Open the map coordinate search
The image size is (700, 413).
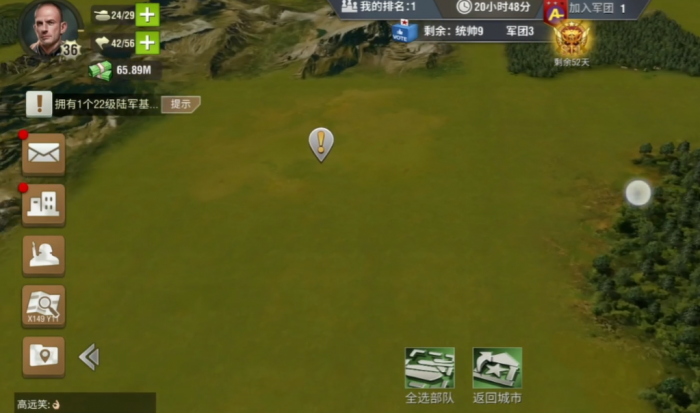[x=44, y=306]
